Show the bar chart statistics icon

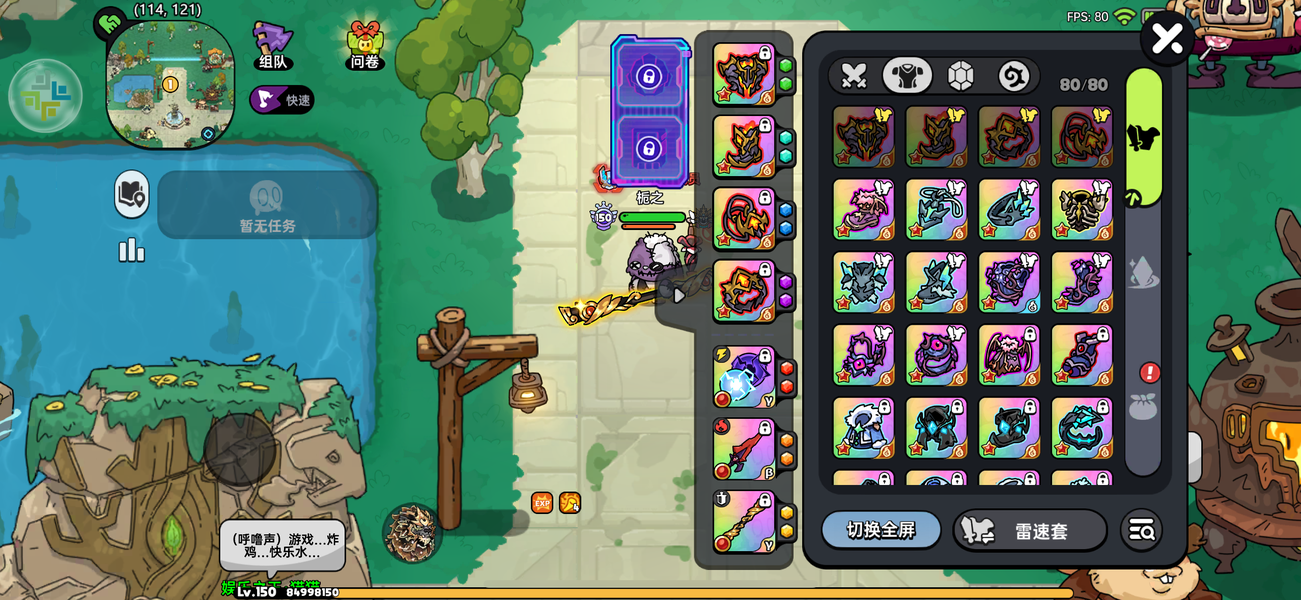[131, 249]
